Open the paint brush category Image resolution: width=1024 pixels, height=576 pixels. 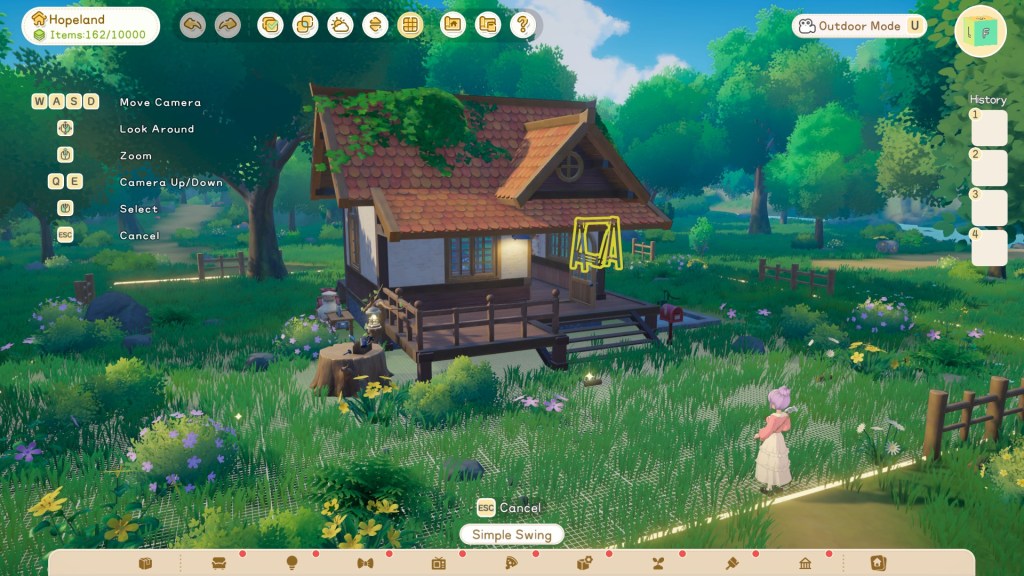(731, 564)
